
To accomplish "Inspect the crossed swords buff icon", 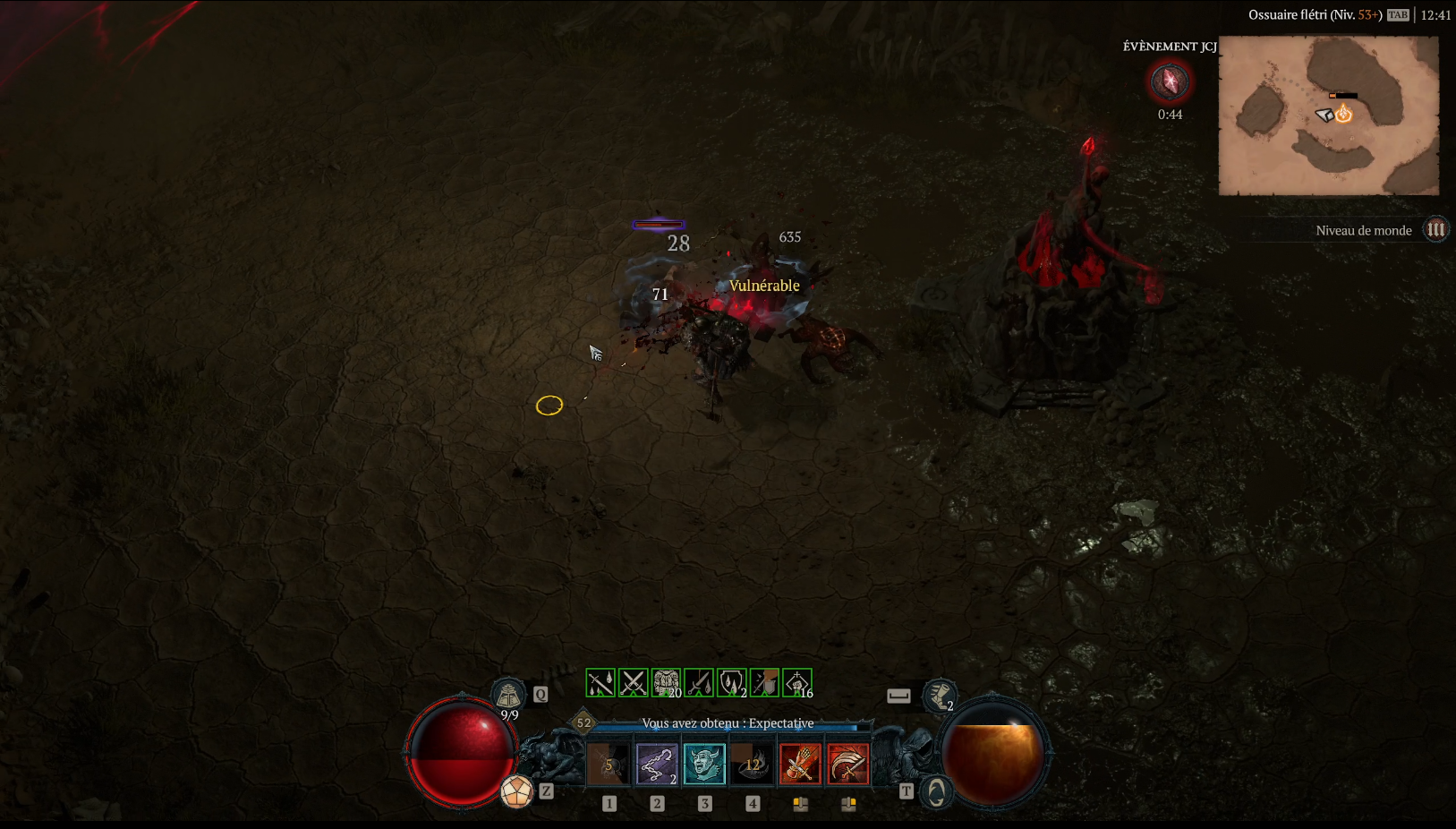I will pyautogui.click(x=634, y=683).
